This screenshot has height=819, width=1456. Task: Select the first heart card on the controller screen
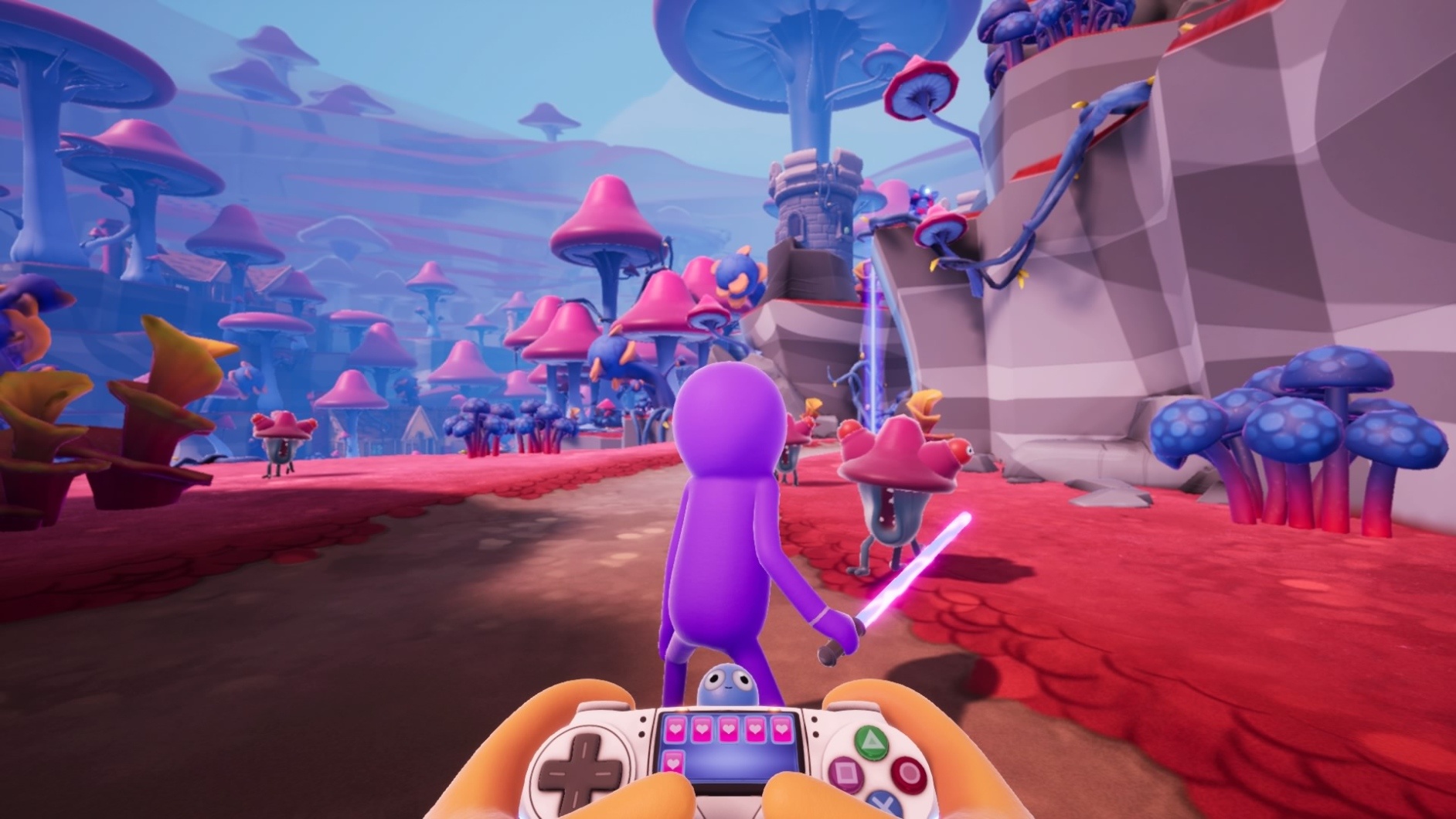(675, 729)
